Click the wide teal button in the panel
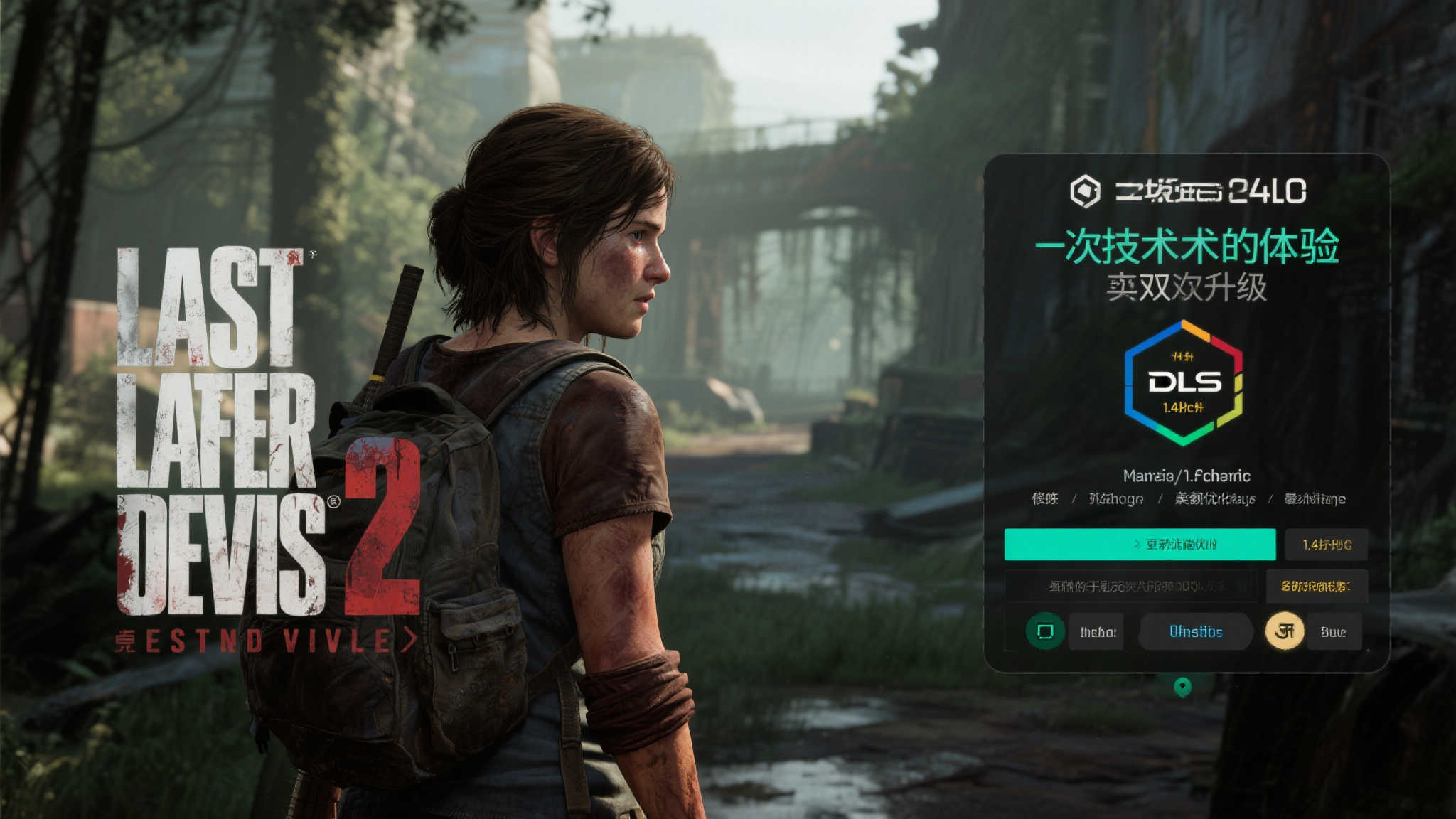Image resolution: width=1456 pixels, height=819 pixels. 1139,545
